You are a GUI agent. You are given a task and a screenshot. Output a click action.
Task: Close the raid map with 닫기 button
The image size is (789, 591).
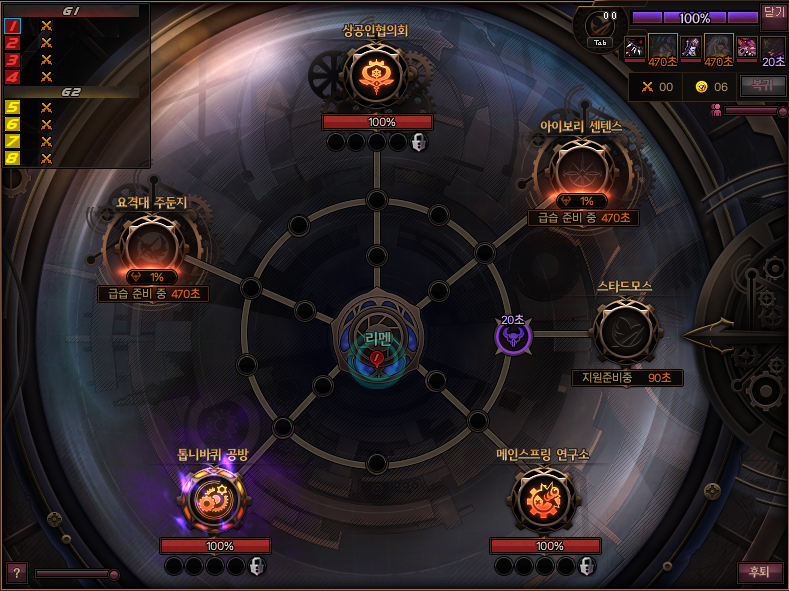tap(774, 13)
